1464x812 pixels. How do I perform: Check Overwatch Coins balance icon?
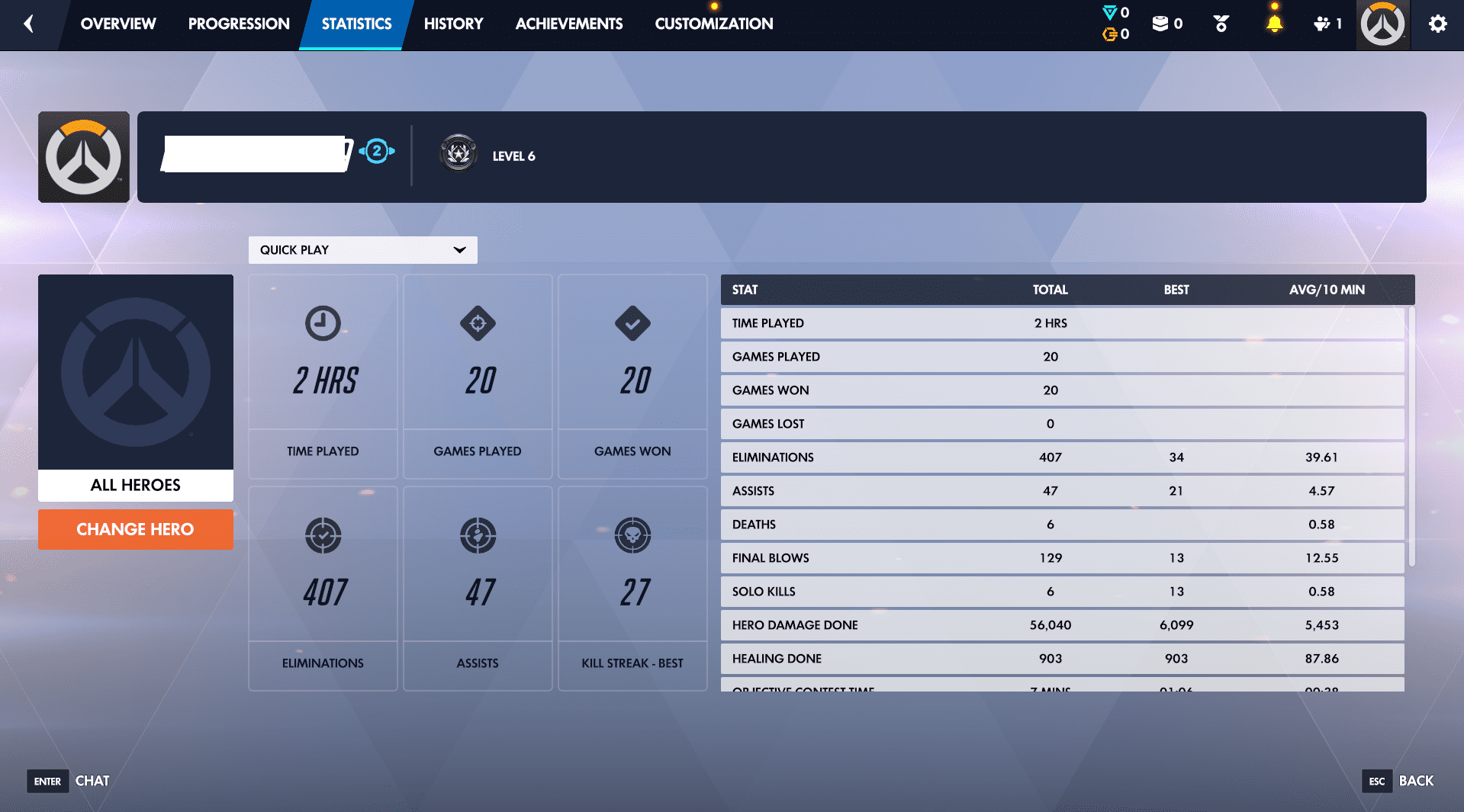click(1109, 12)
